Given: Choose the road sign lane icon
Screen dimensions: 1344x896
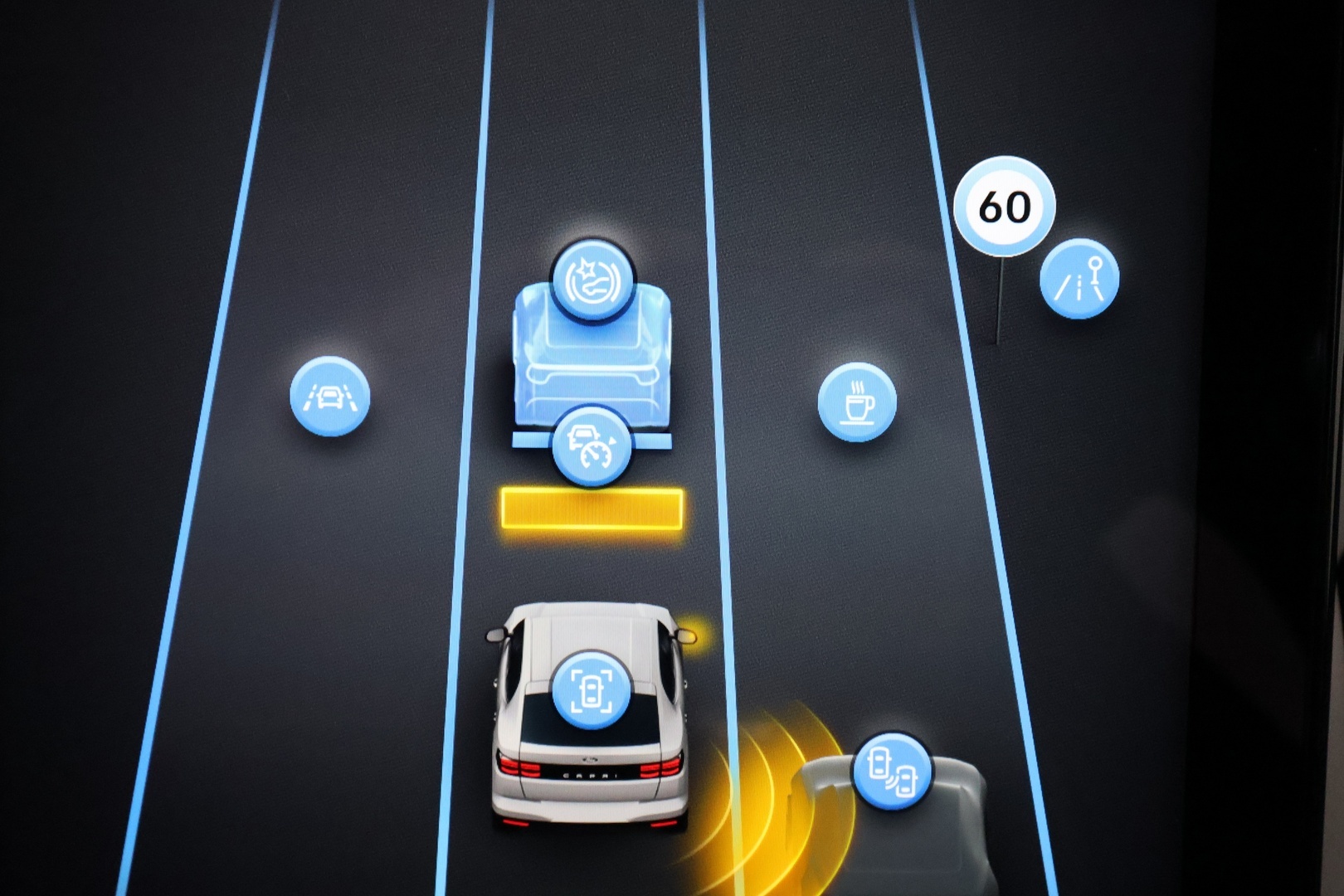Looking at the screenshot, I should tap(1079, 279).
